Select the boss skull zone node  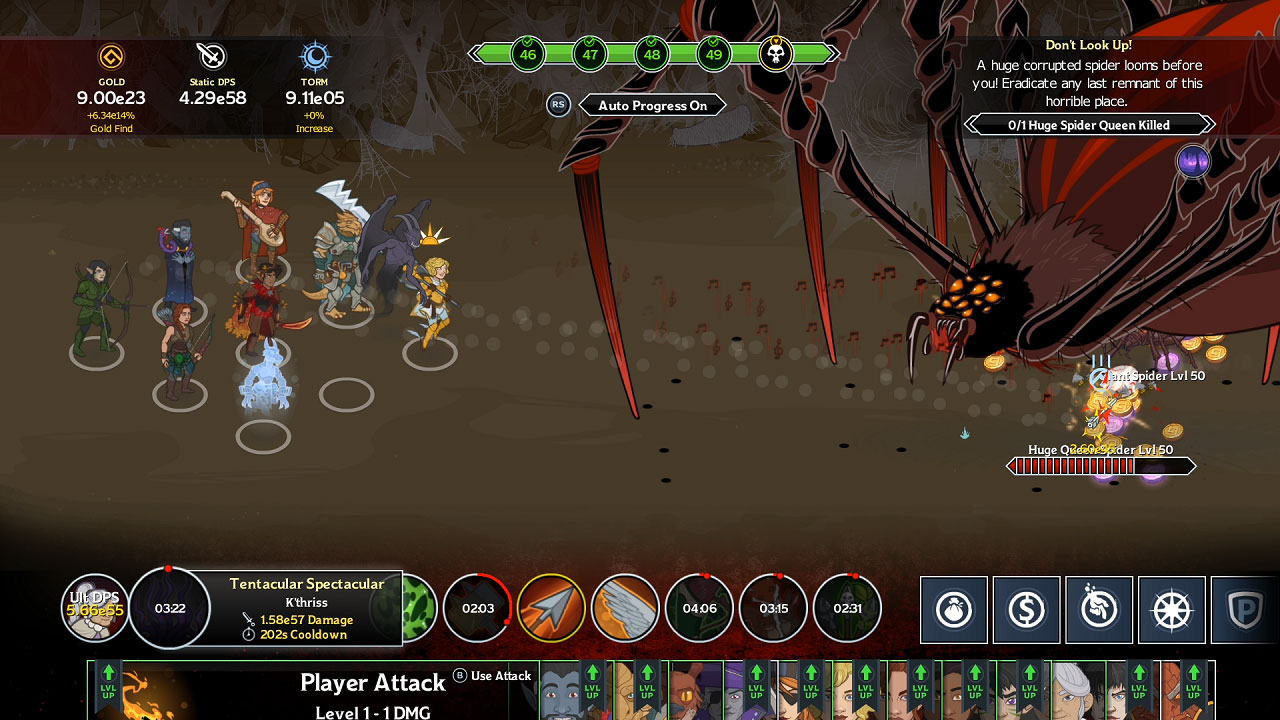775,54
